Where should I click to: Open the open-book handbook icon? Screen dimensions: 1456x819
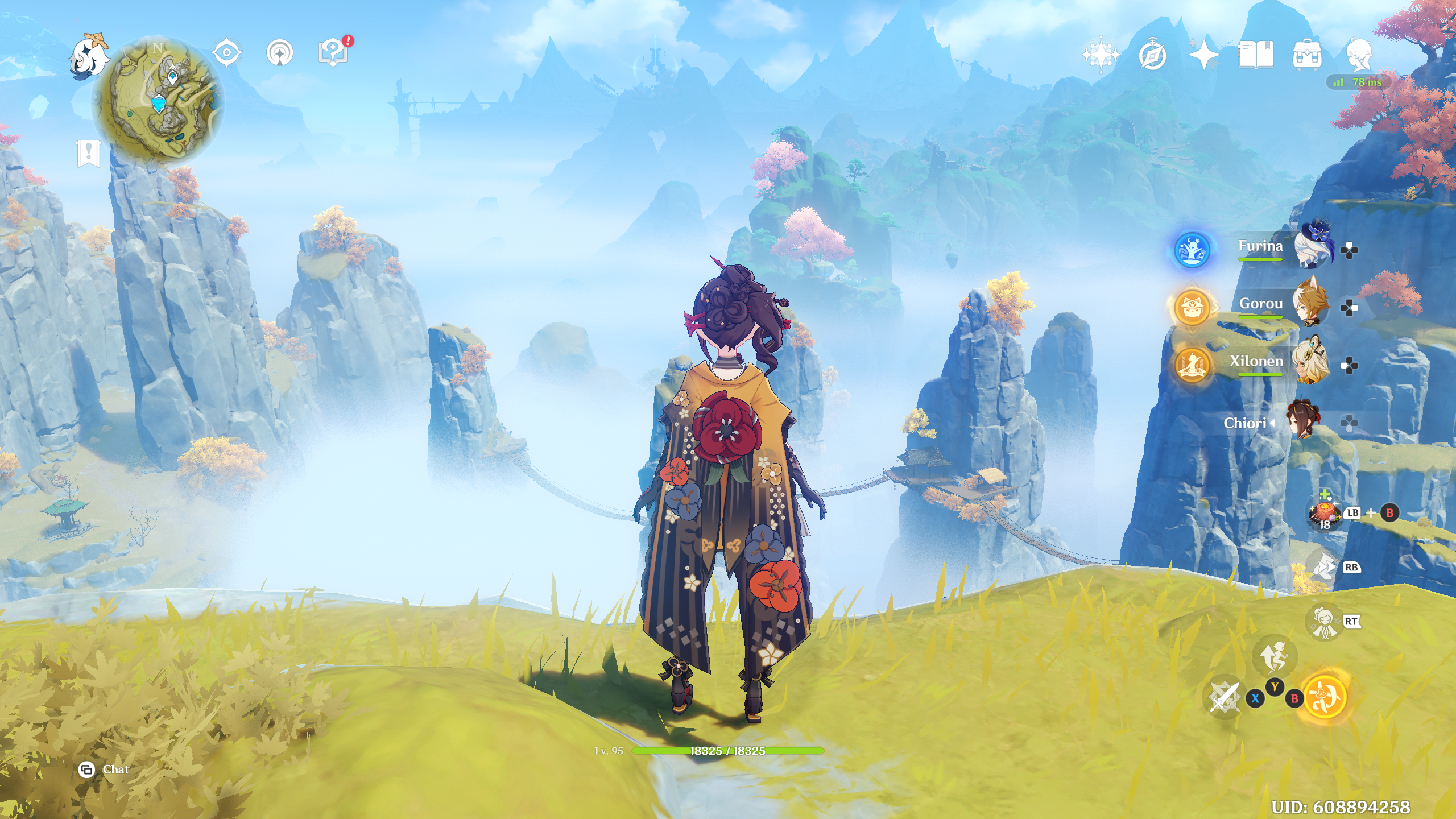1255,55
